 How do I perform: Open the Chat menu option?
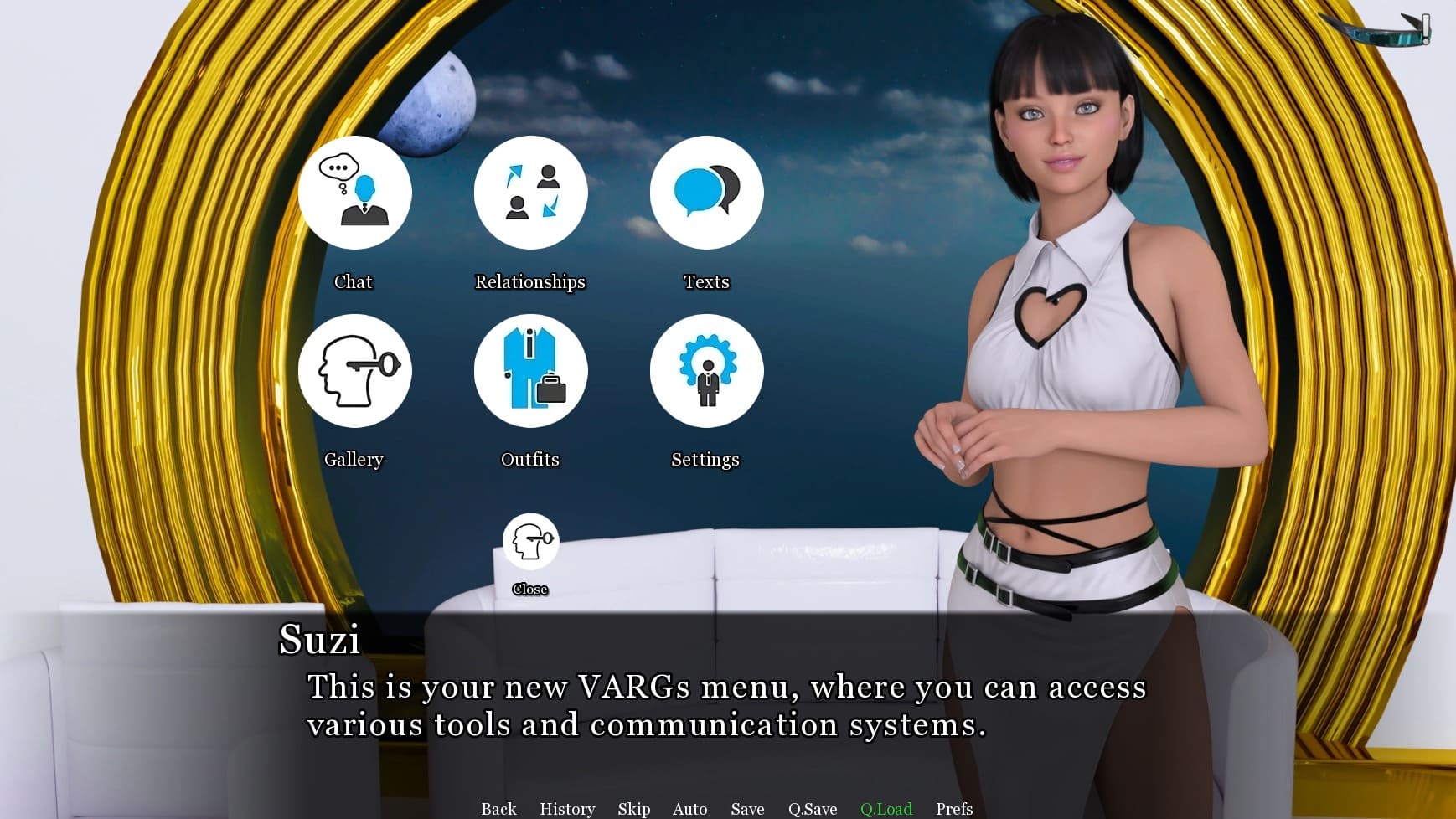click(354, 193)
